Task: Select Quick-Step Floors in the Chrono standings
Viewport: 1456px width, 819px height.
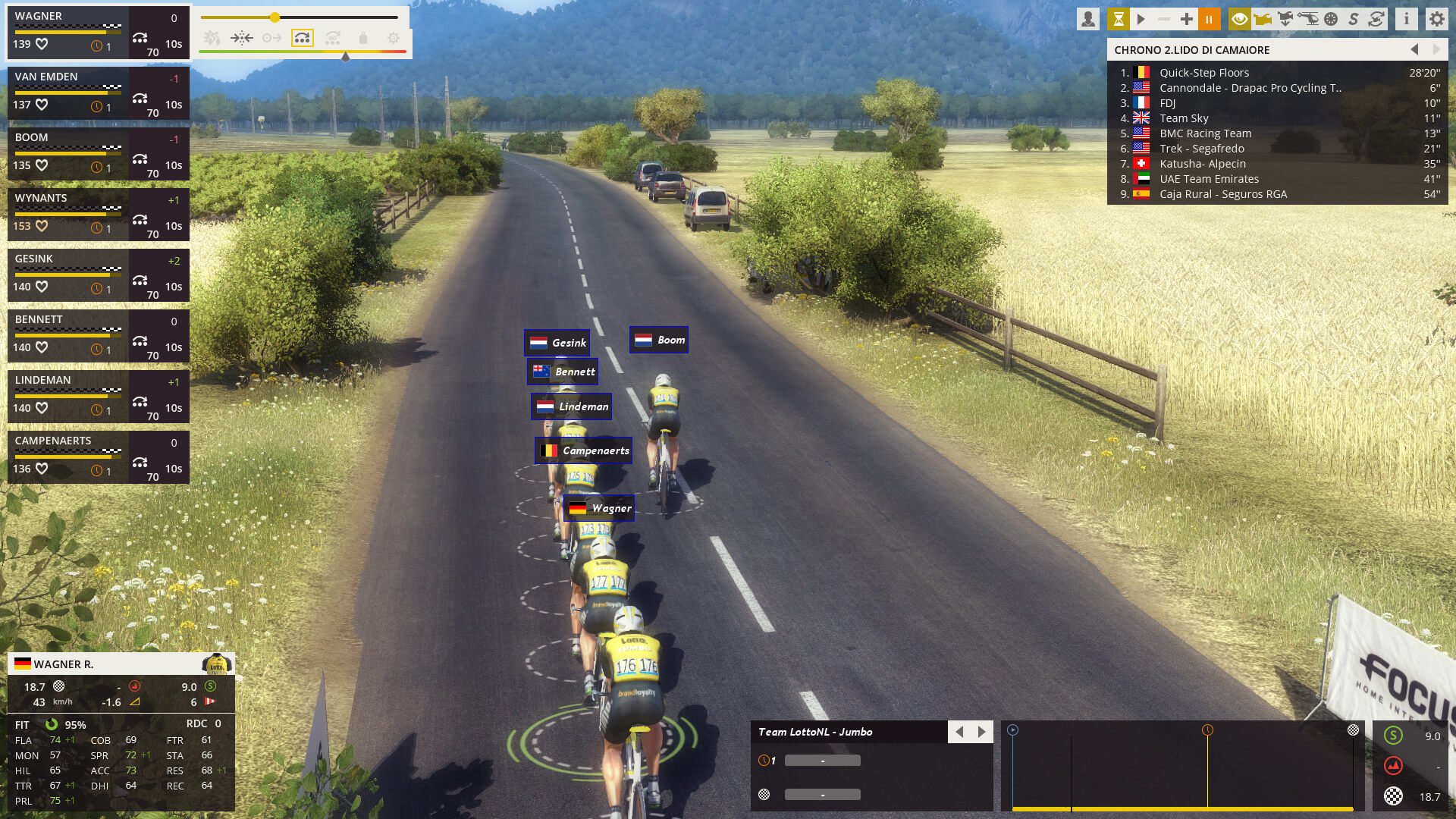Action: tap(1204, 72)
